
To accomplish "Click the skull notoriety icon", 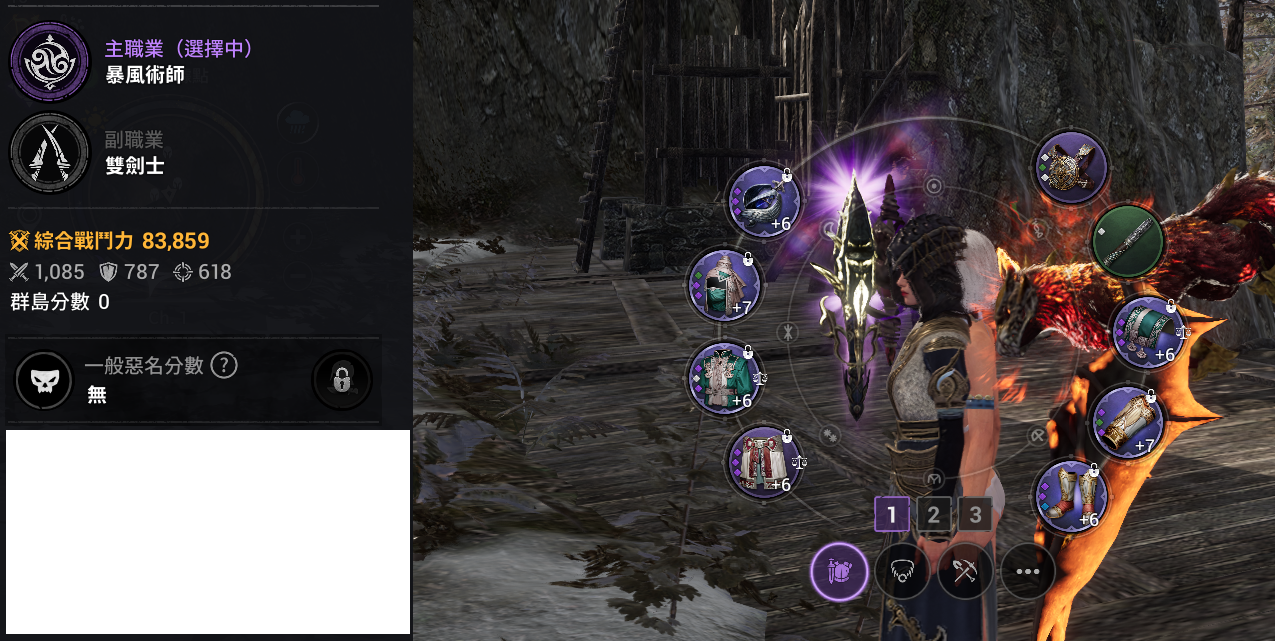I will (x=45, y=380).
